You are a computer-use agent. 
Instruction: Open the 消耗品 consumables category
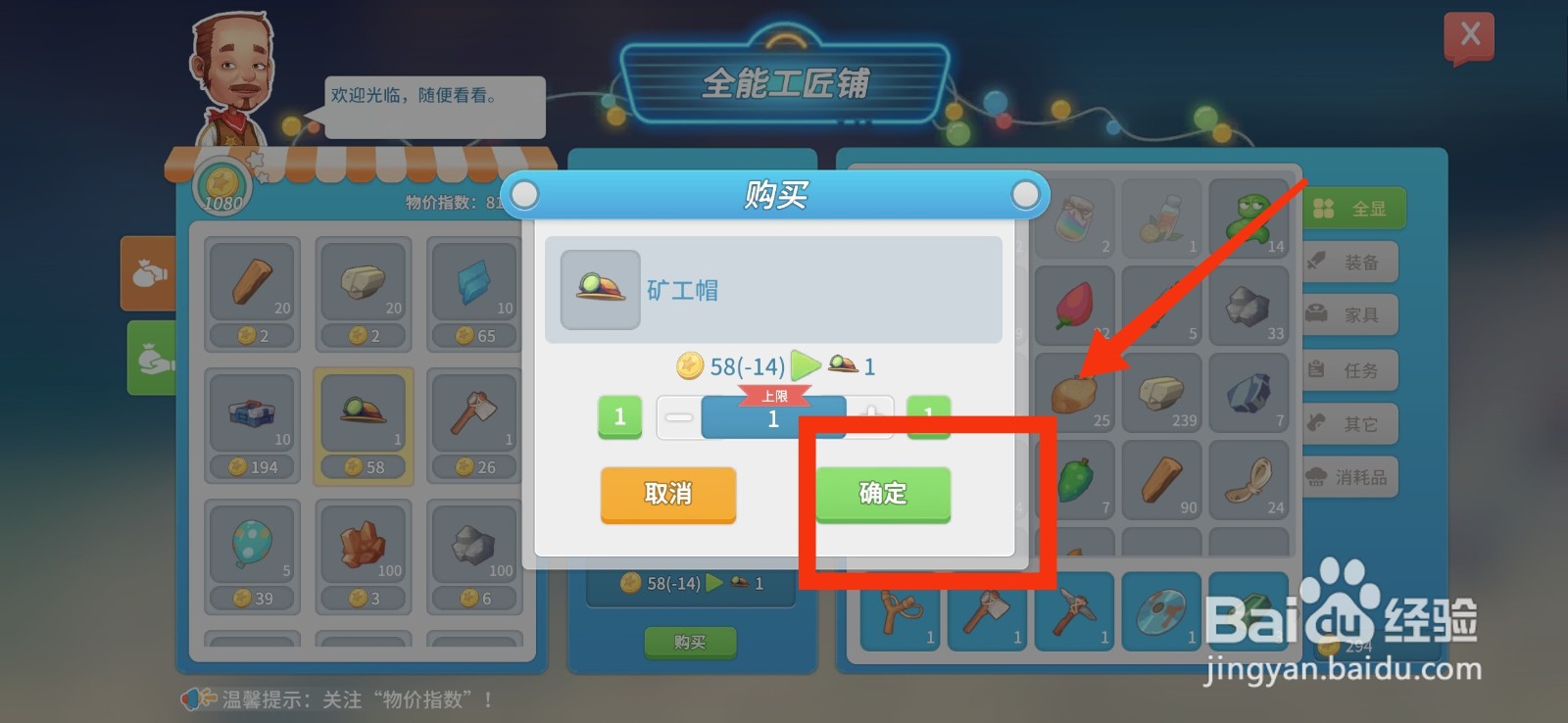[x=1350, y=477]
